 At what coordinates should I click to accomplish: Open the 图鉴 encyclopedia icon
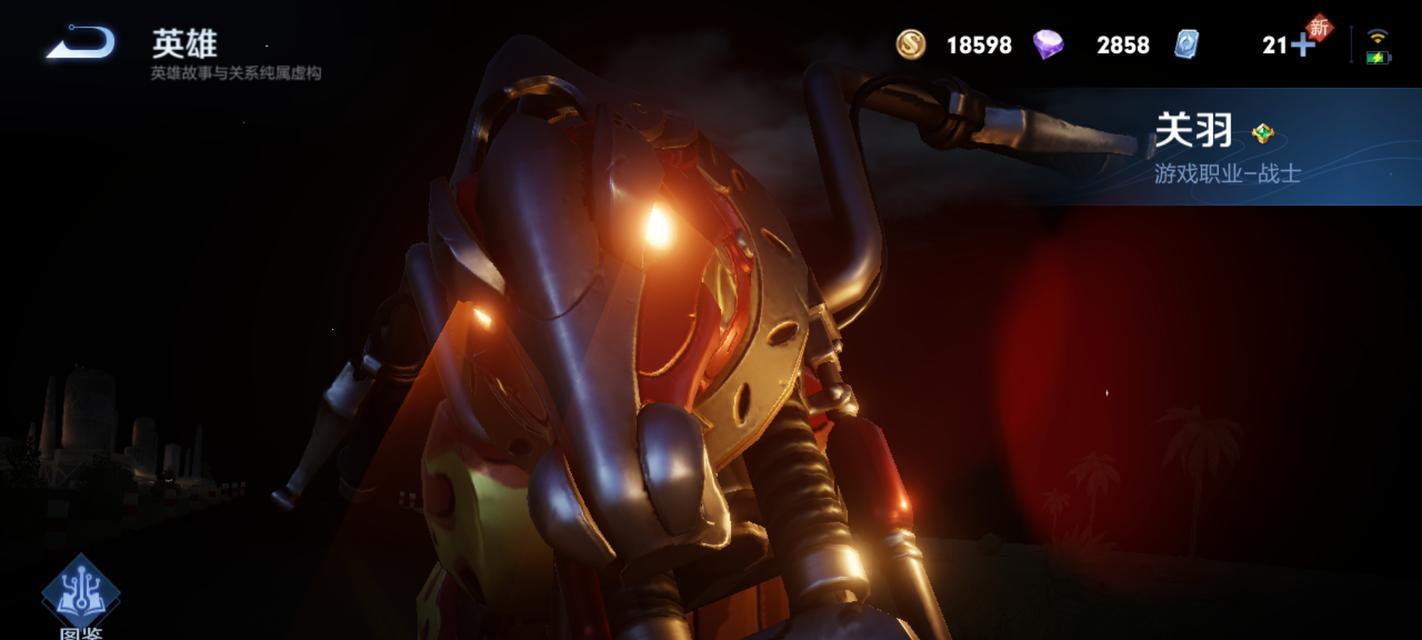point(81,594)
